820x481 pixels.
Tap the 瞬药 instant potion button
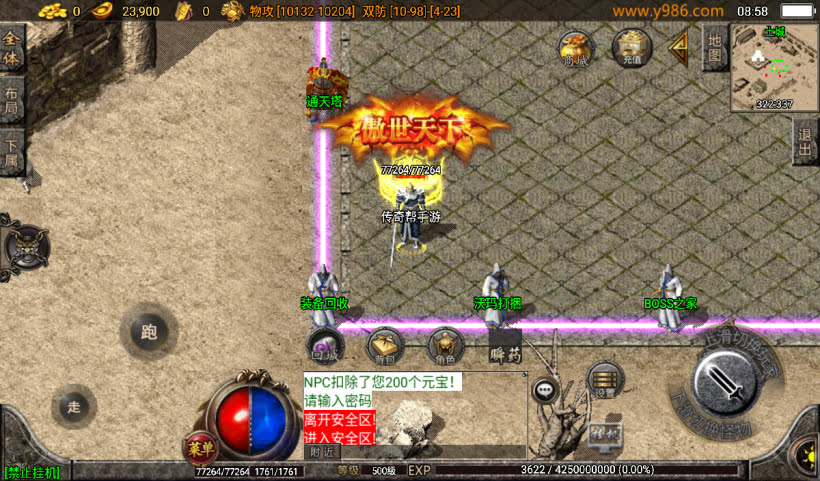point(505,348)
